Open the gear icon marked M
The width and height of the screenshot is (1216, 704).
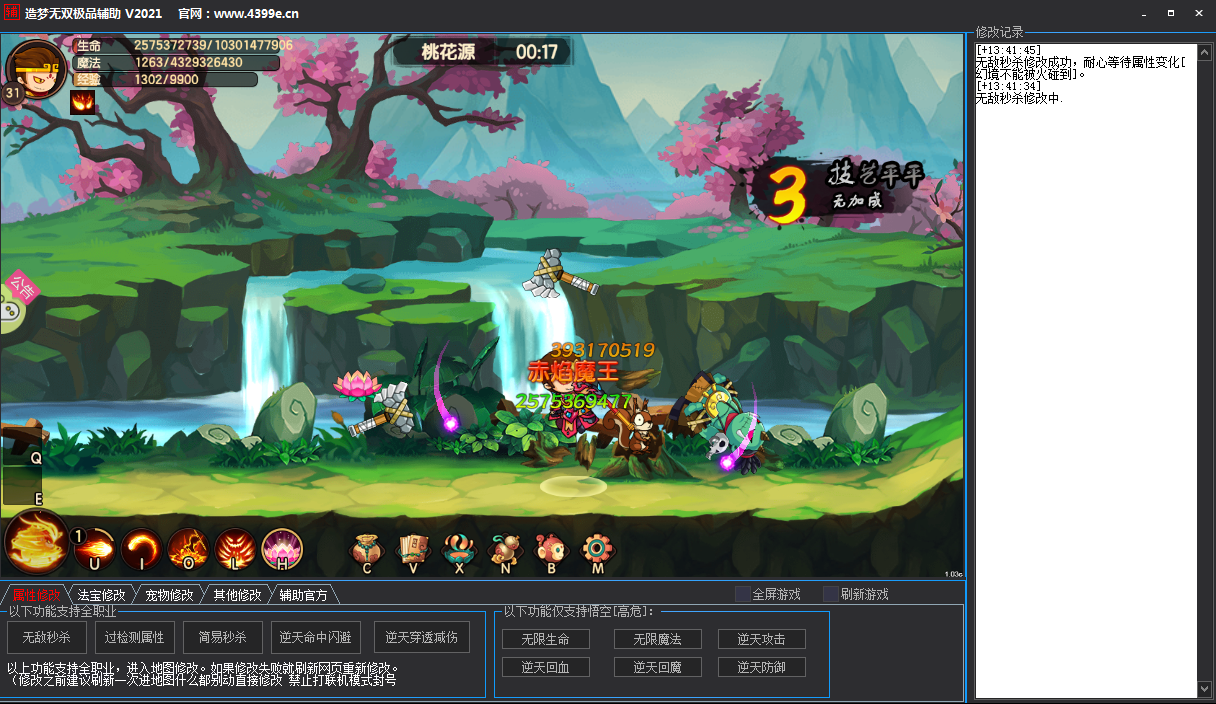coord(598,550)
